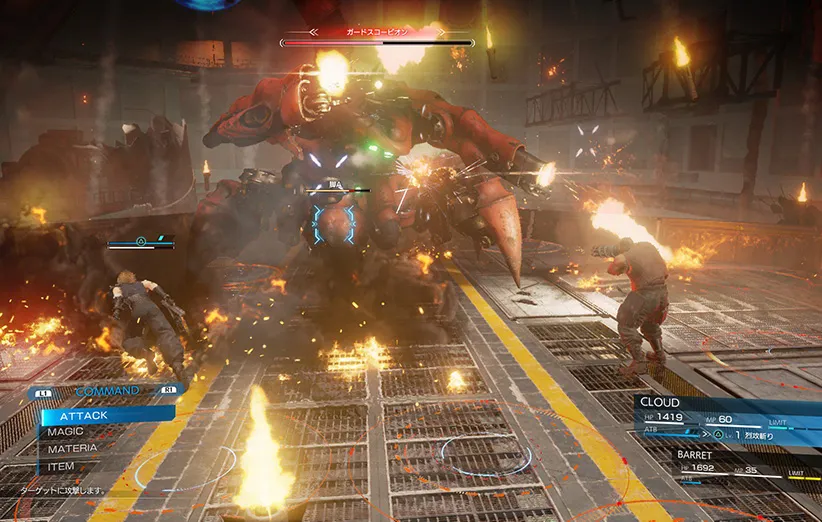822x522 pixels.
Task: Switch to Barret in the party panel
Action: click(695, 454)
